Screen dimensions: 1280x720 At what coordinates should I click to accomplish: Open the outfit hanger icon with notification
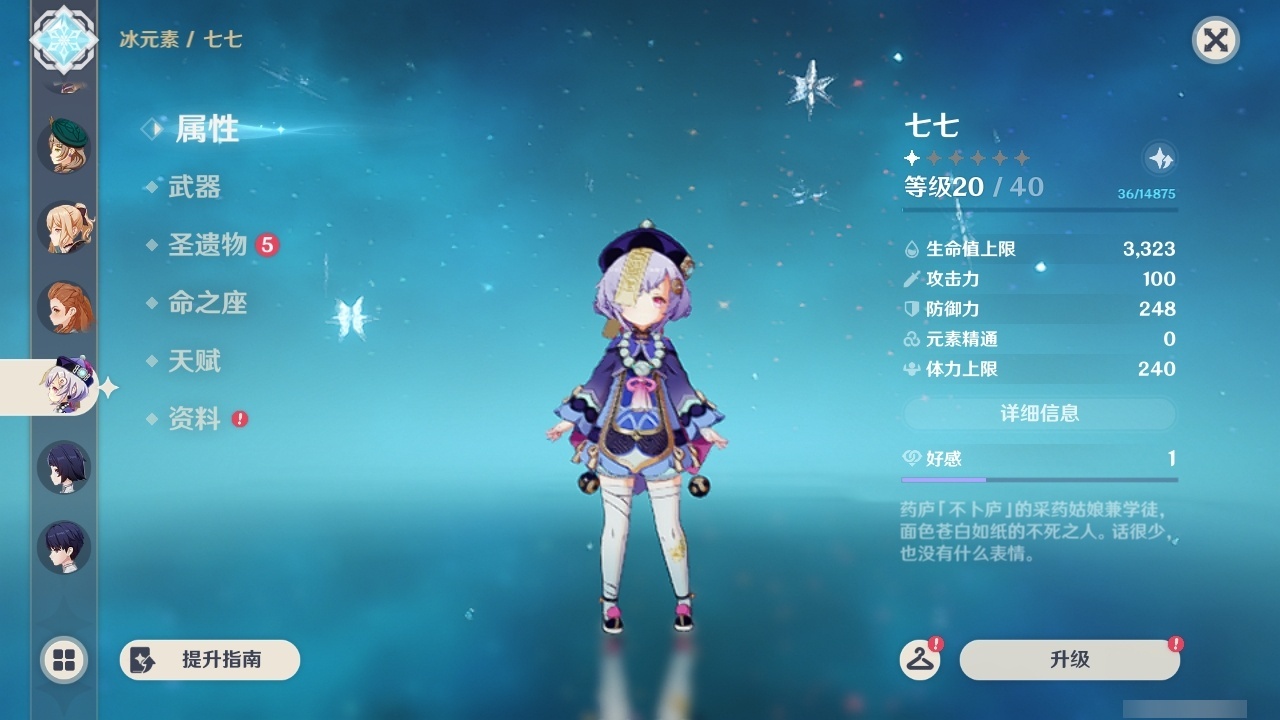922,660
